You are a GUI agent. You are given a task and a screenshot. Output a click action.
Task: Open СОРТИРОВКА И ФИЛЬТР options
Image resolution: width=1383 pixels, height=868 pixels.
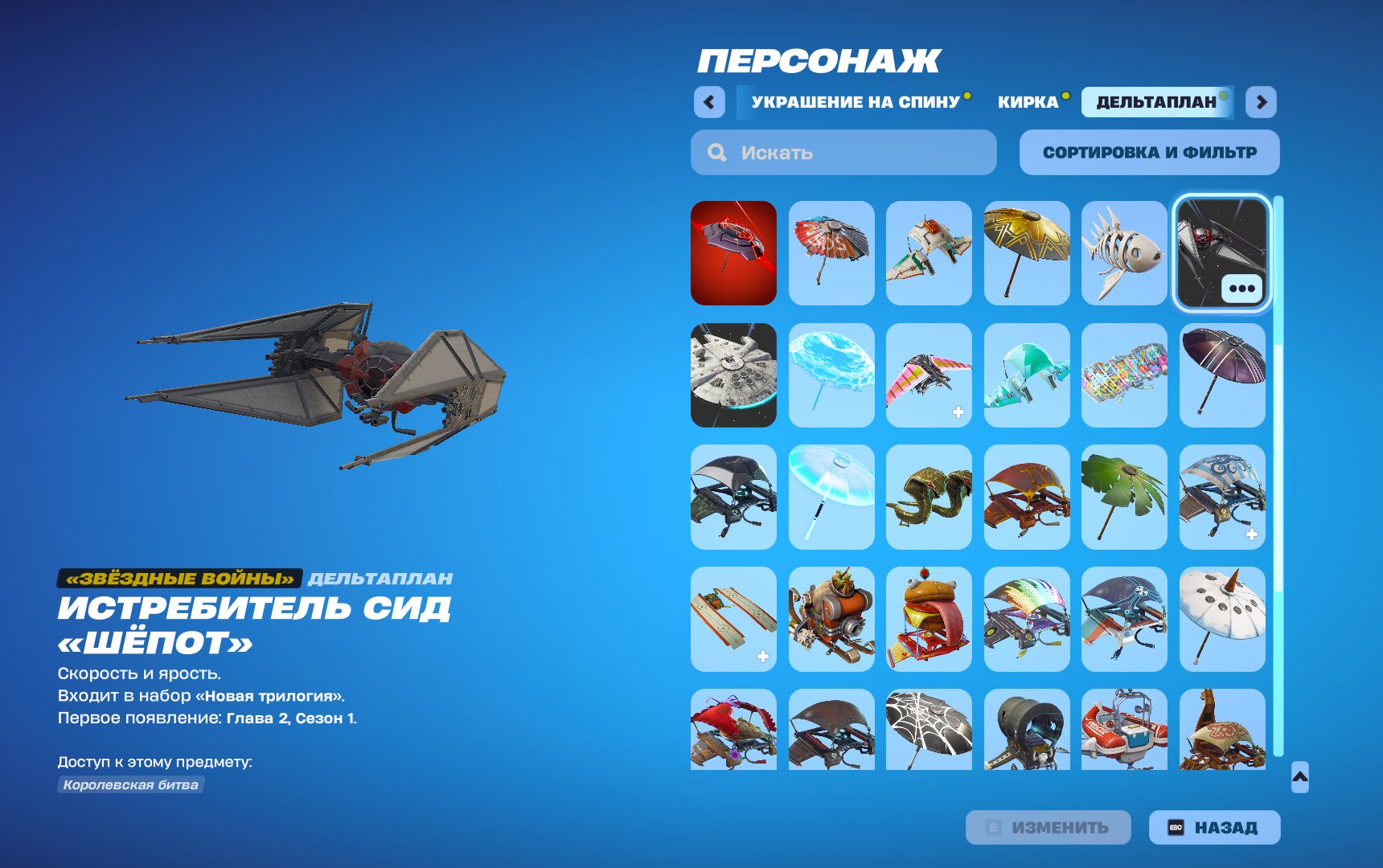[x=1149, y=152]
